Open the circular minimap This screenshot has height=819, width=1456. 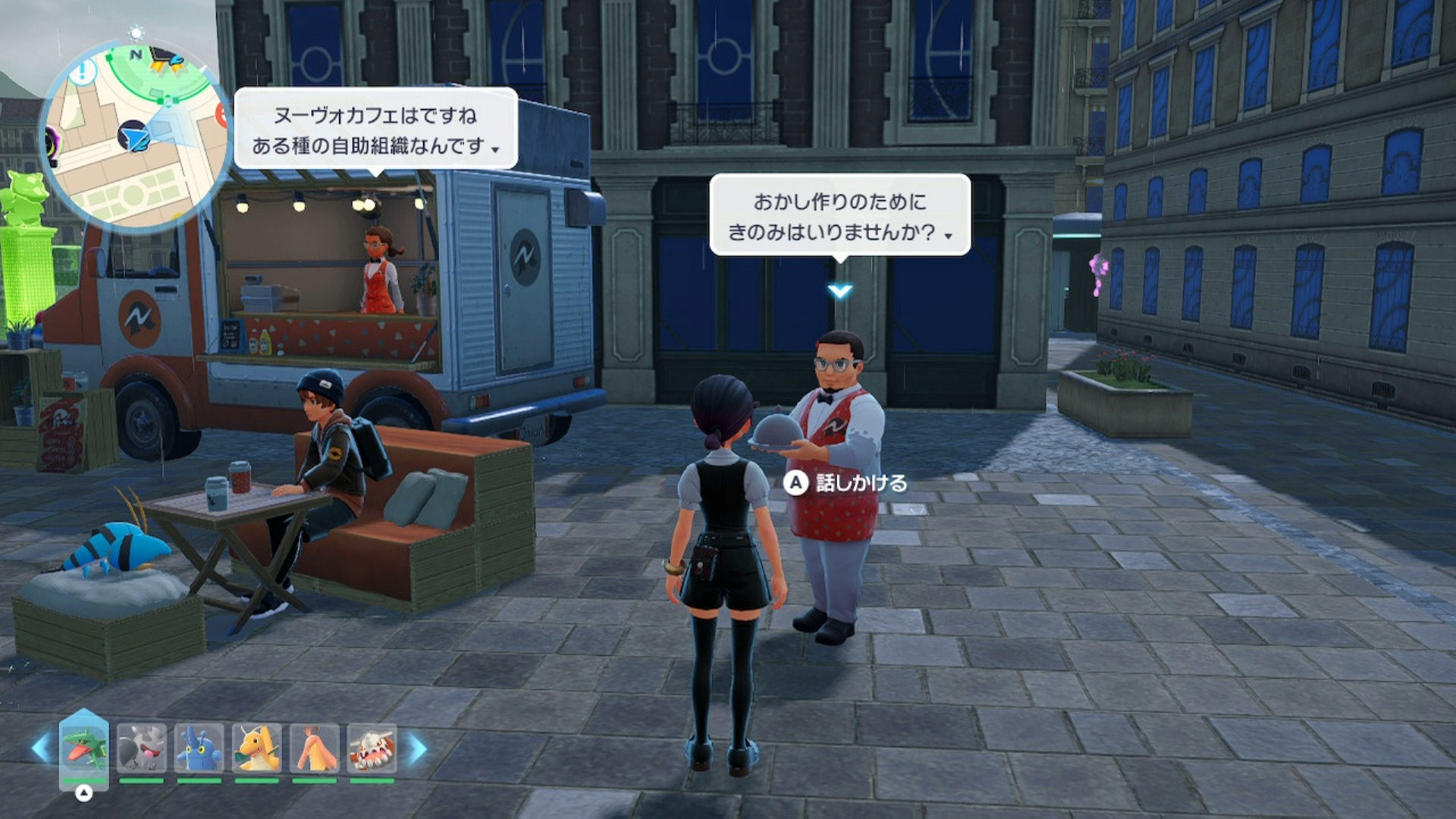[136, 136]
